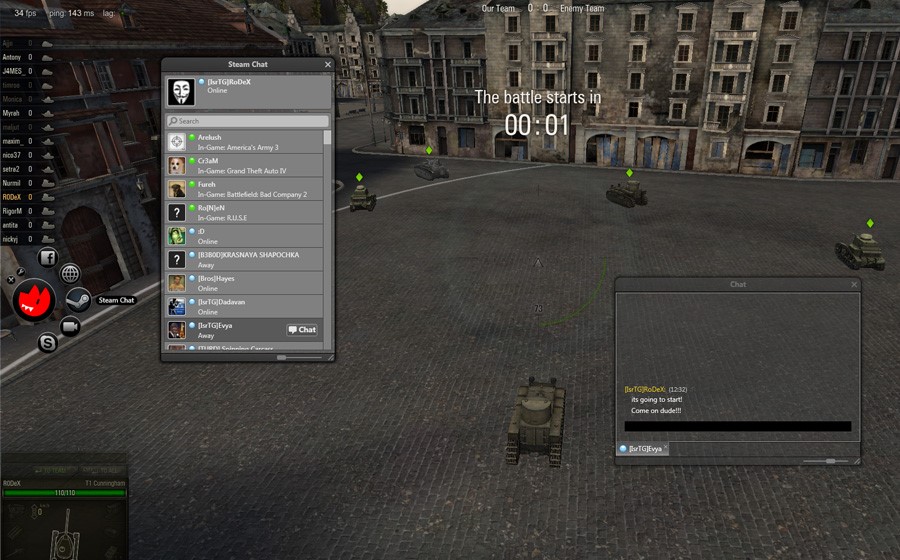The height and width of the screenshot is (560, 900).
Task: Choose player Myrah in the team roster
Action: click(13, 114)
